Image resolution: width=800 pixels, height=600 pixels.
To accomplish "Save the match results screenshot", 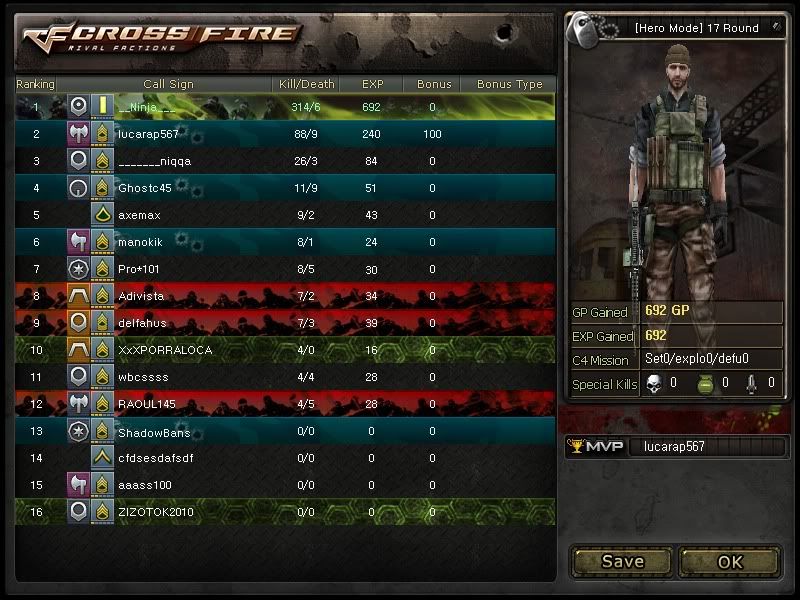I will [622, 561].
